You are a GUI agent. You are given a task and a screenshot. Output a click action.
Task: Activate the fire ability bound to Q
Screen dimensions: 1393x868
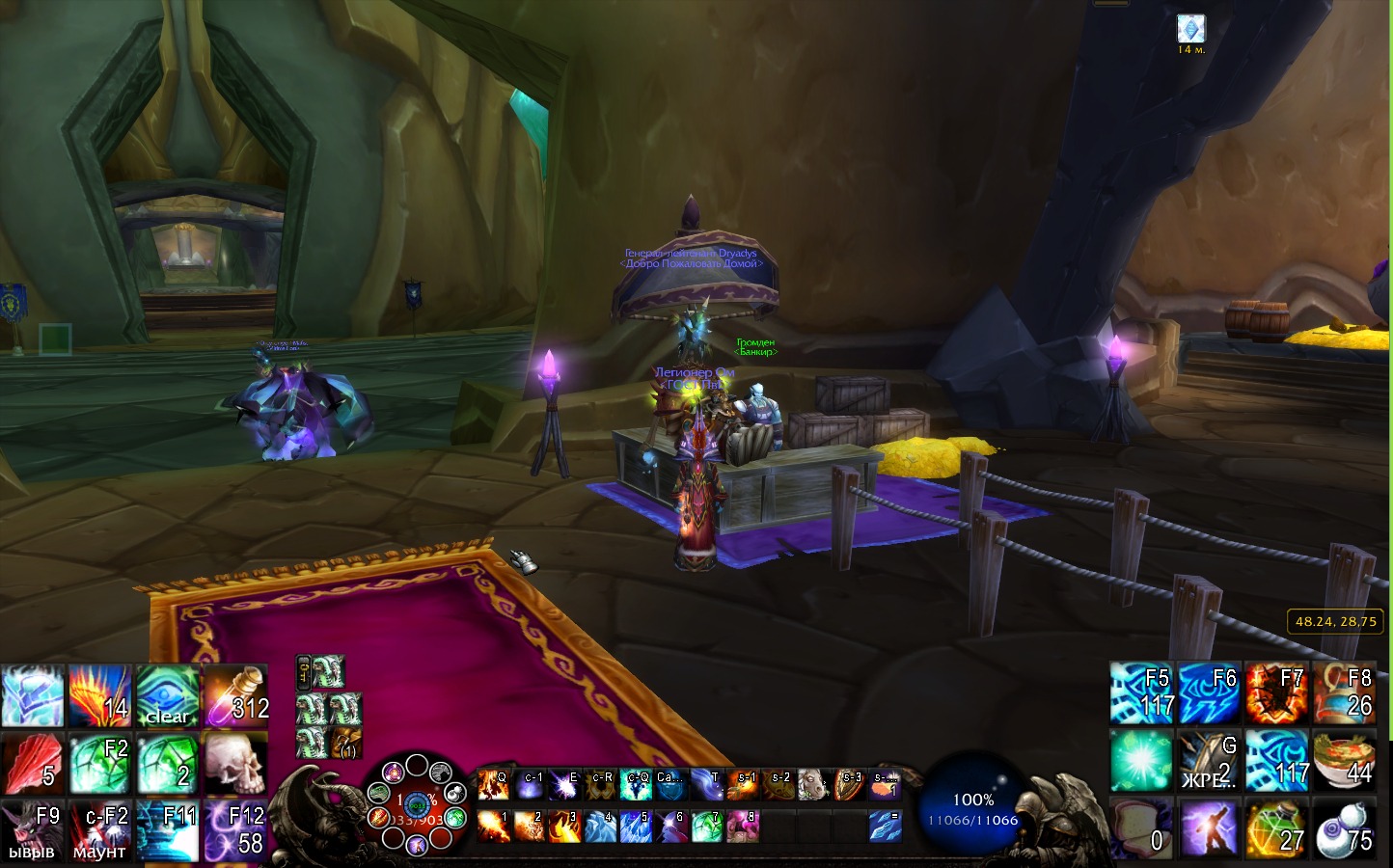click(x=493, y=786)
